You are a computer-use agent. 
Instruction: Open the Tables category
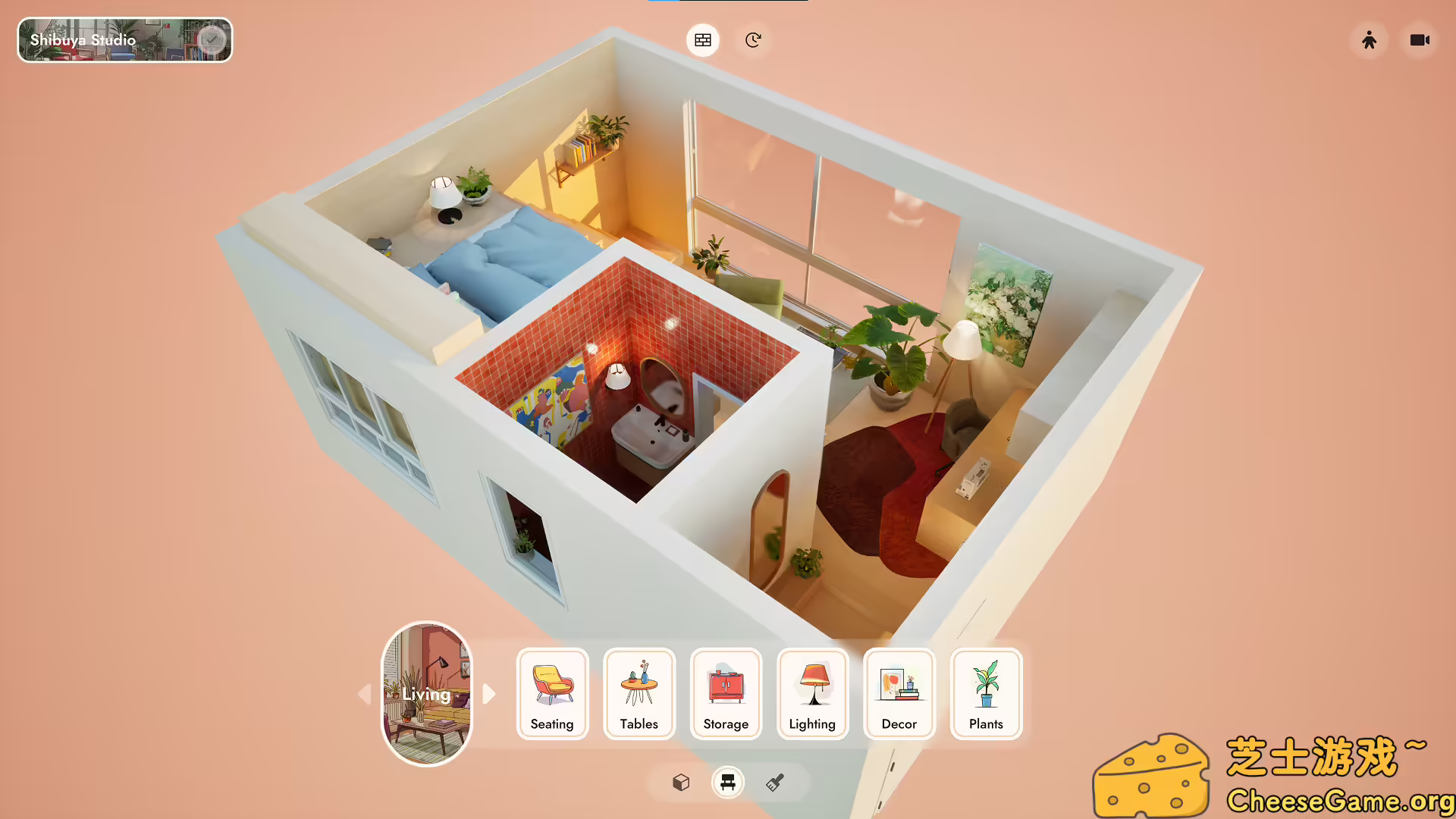(x=639, y=694)
